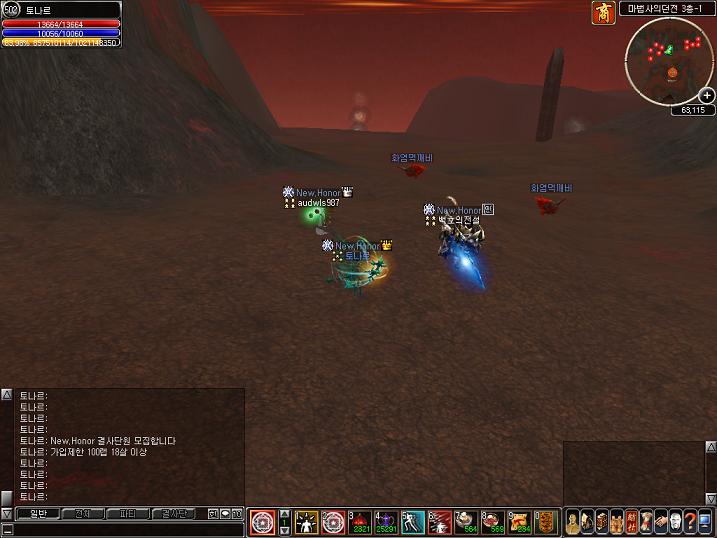
Task: Switch to the 결사단 chat tab
Action: [x=172, y=513]
